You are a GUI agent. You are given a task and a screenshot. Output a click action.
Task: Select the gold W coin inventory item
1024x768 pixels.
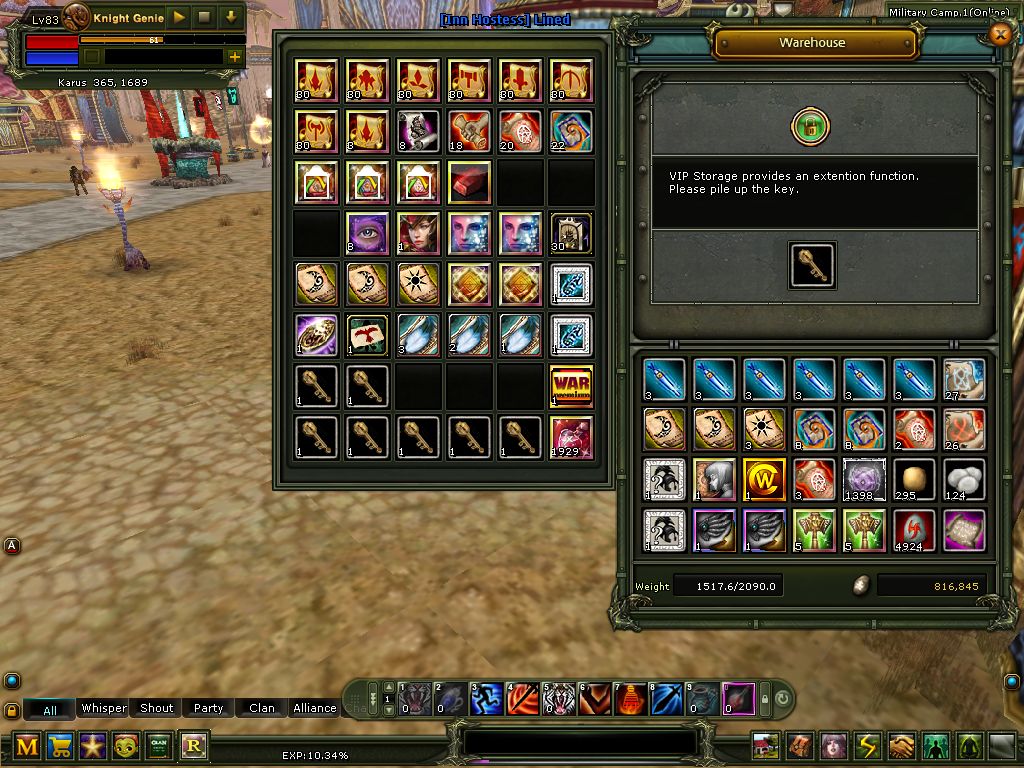pyautogui.click(x=763, y=479)
